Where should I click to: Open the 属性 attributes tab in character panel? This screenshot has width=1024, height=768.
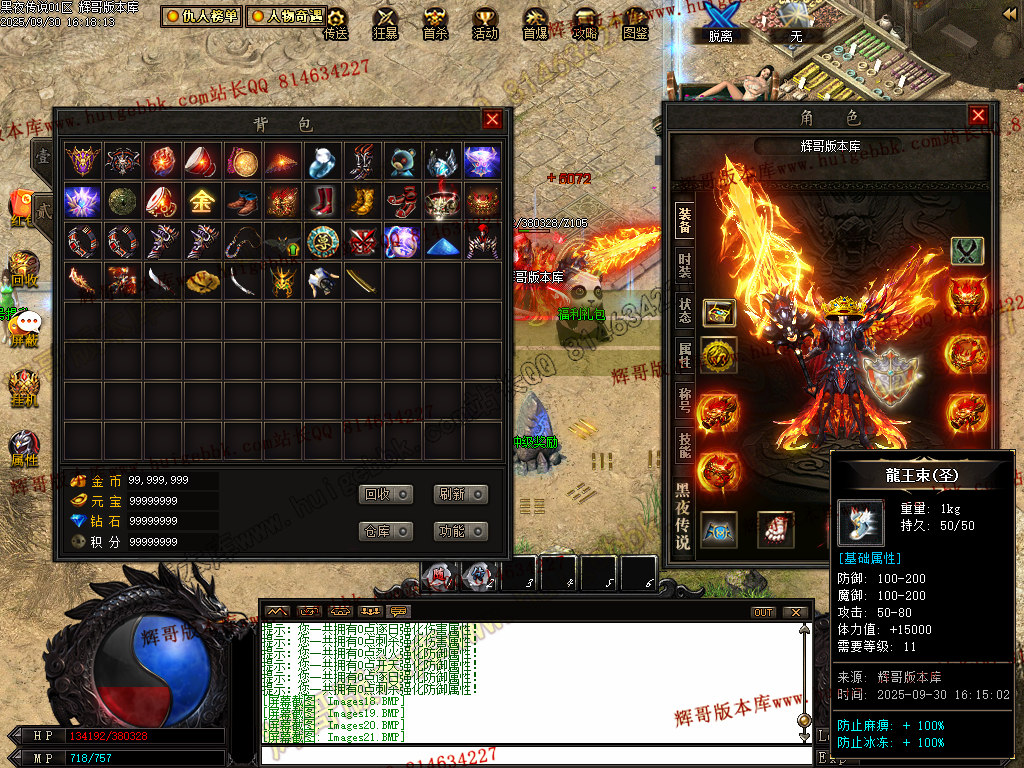point(684,354)
